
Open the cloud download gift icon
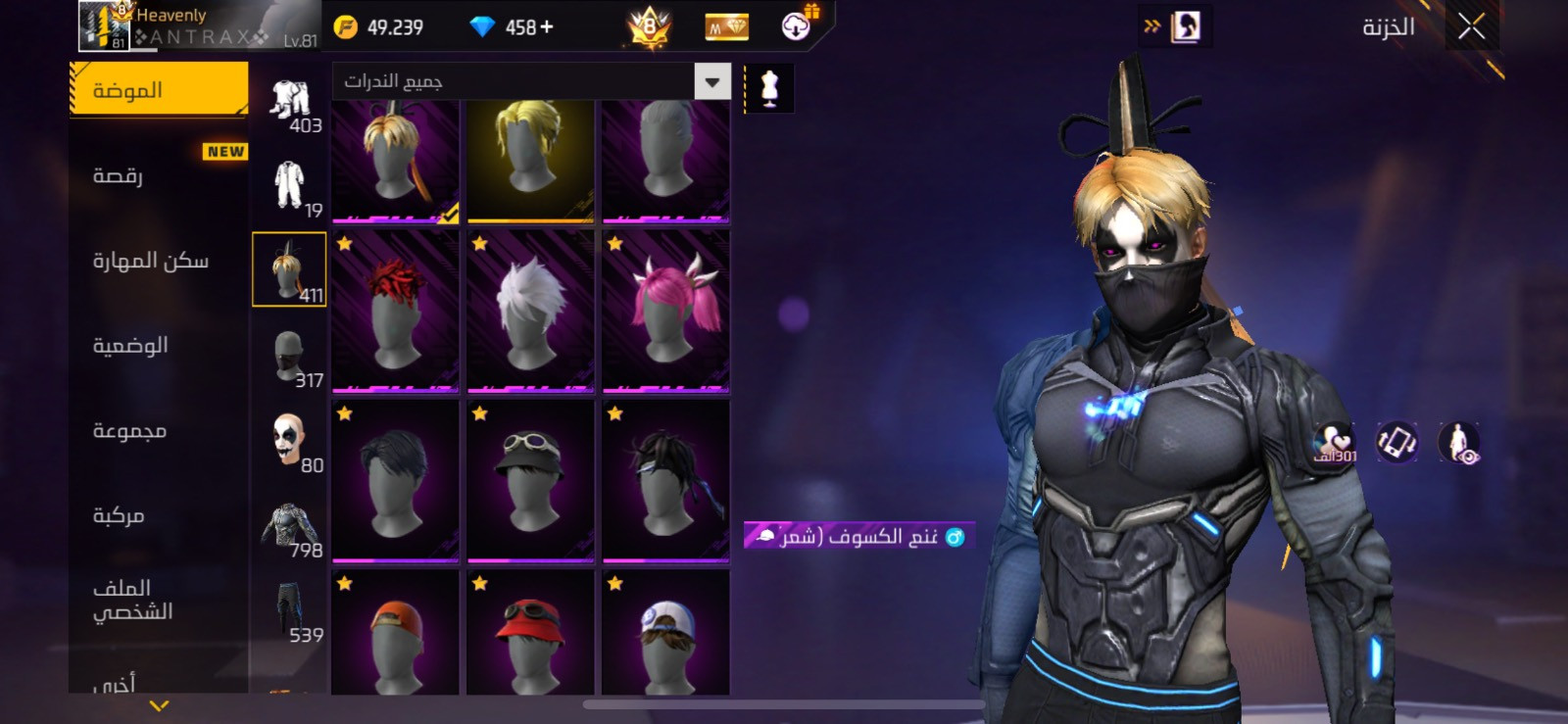tap(798, 26)
